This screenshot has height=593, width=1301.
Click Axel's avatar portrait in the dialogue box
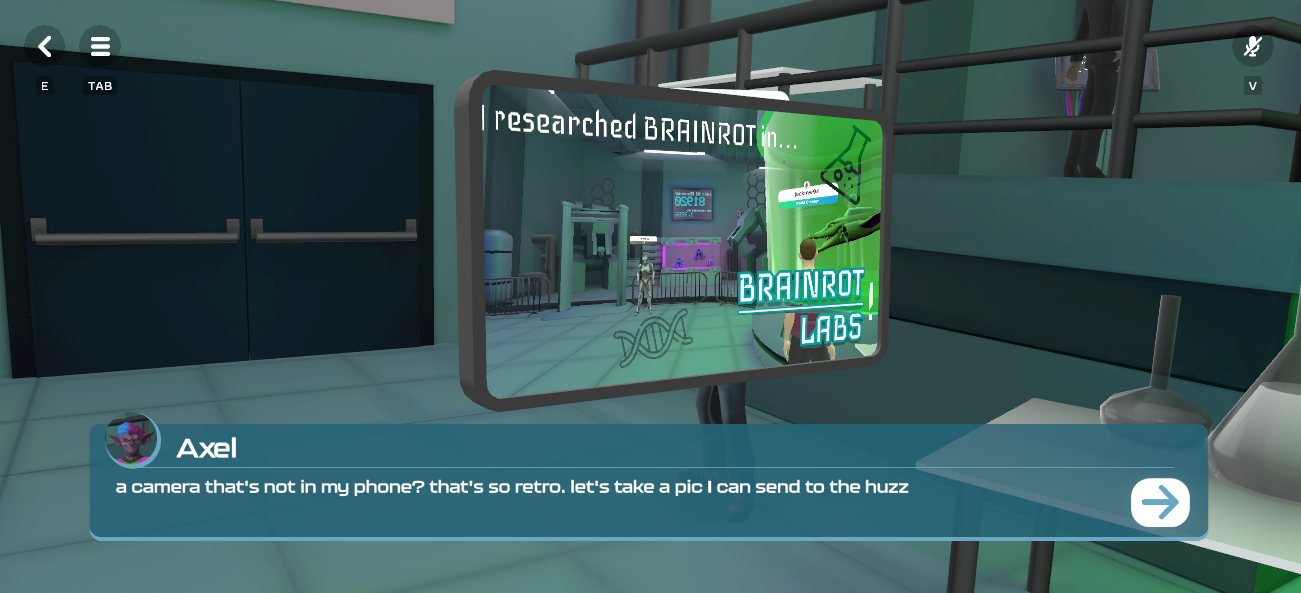click(133, 440)
